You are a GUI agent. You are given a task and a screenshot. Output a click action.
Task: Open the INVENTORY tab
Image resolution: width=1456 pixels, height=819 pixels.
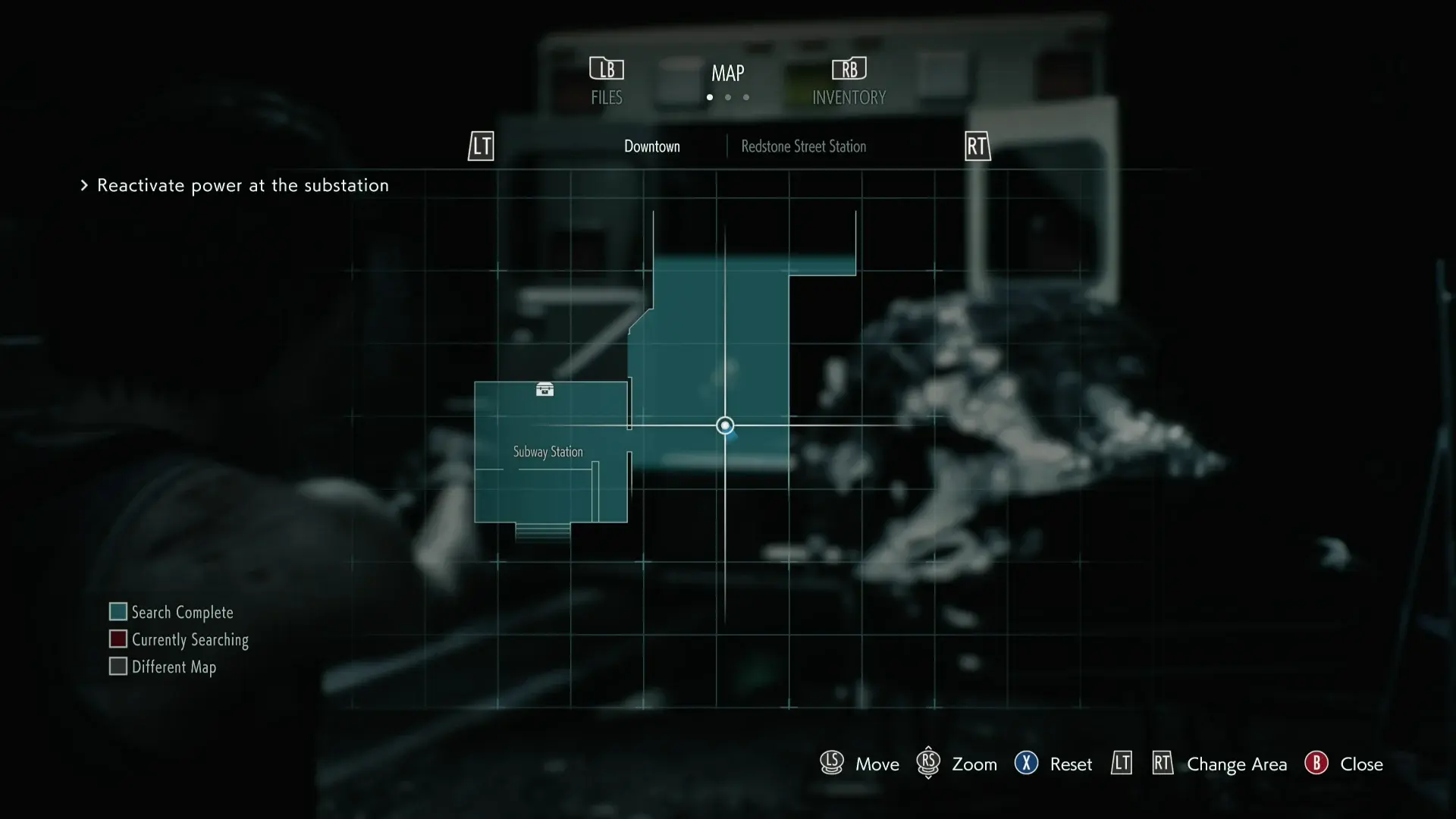click(849, 82)
